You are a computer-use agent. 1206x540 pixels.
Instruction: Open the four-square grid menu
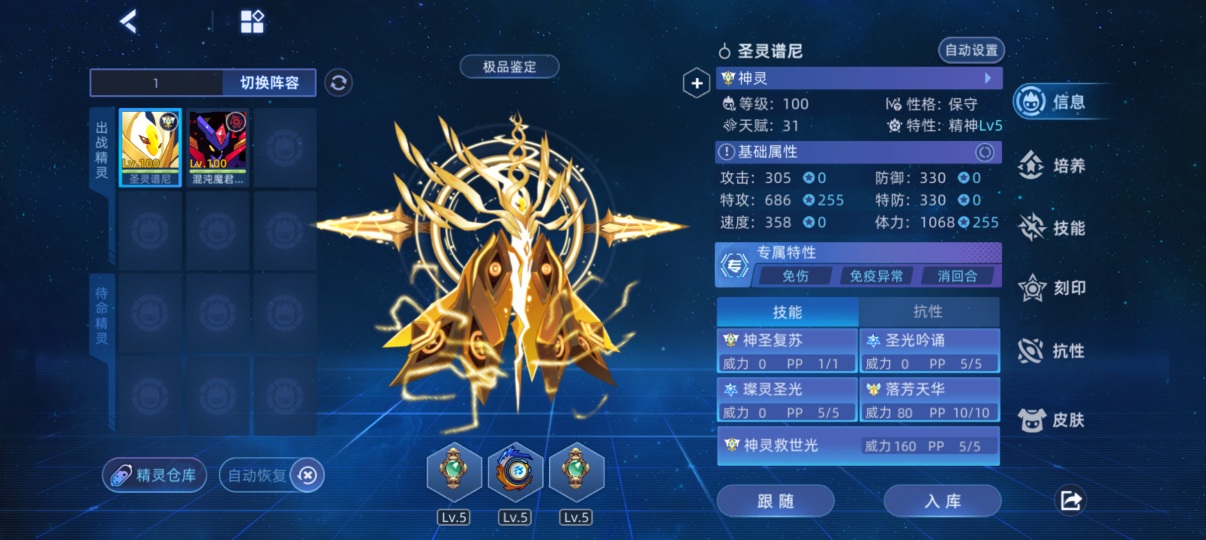pos(252,22)
